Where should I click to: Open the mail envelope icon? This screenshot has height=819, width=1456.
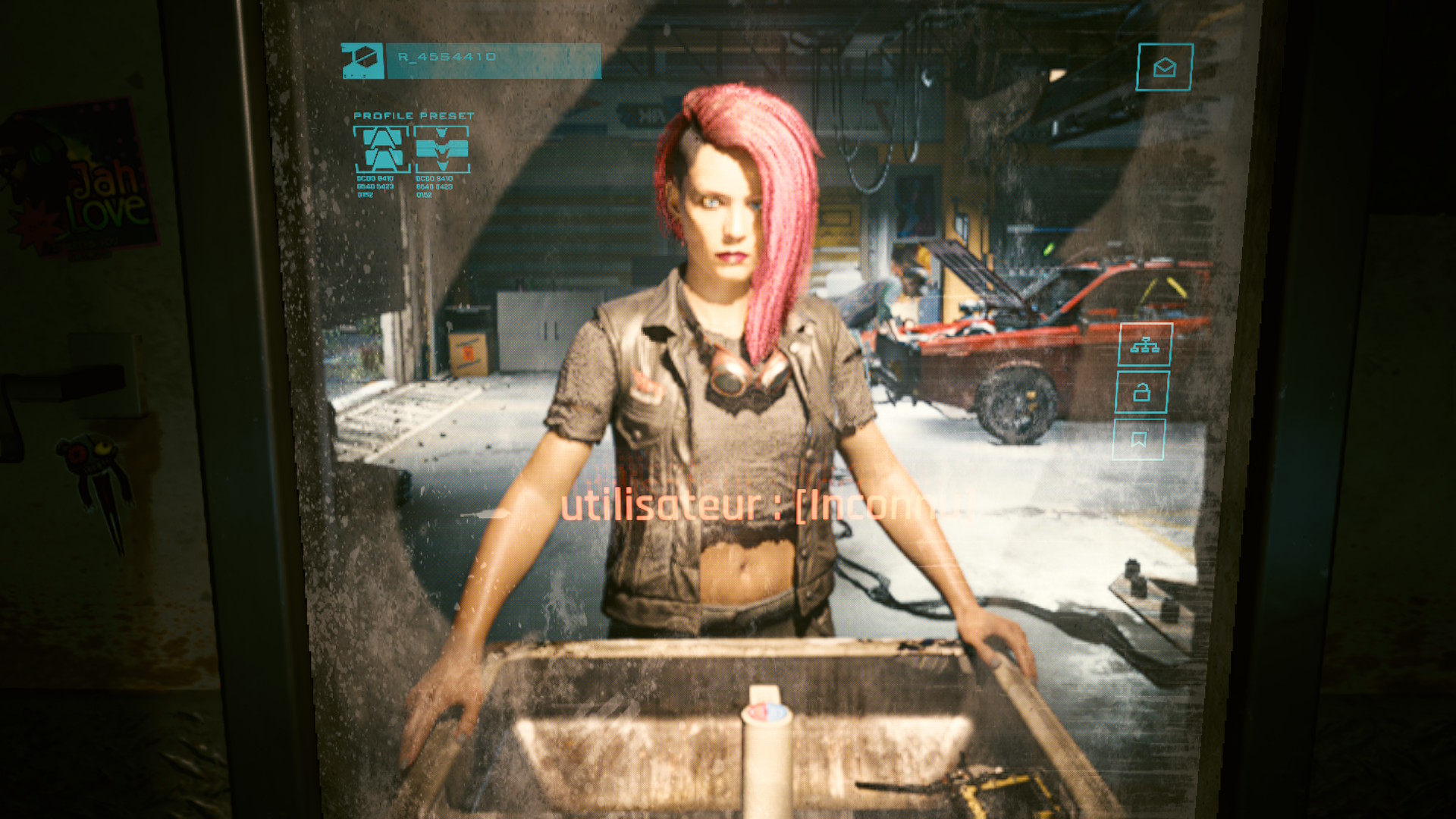(x=1164, y=68)
